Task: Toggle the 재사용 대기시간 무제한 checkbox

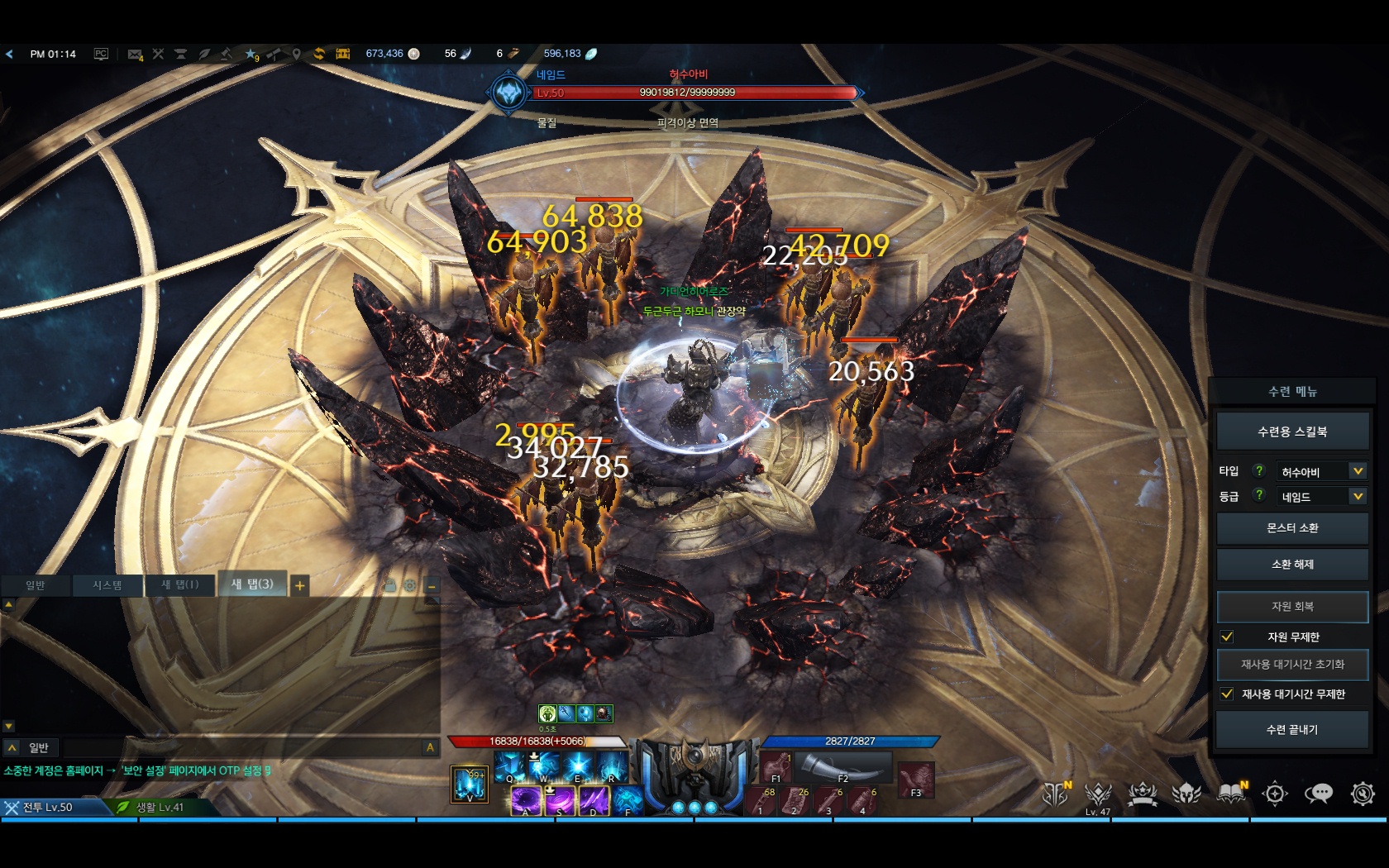Action: [1227, 694]
